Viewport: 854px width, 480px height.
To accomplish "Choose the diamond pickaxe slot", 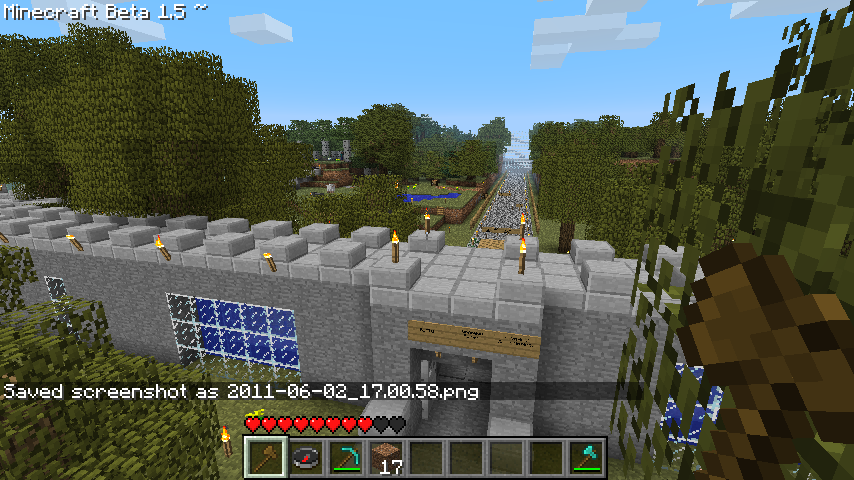I will pyautogui.click(x=346, y=458).
